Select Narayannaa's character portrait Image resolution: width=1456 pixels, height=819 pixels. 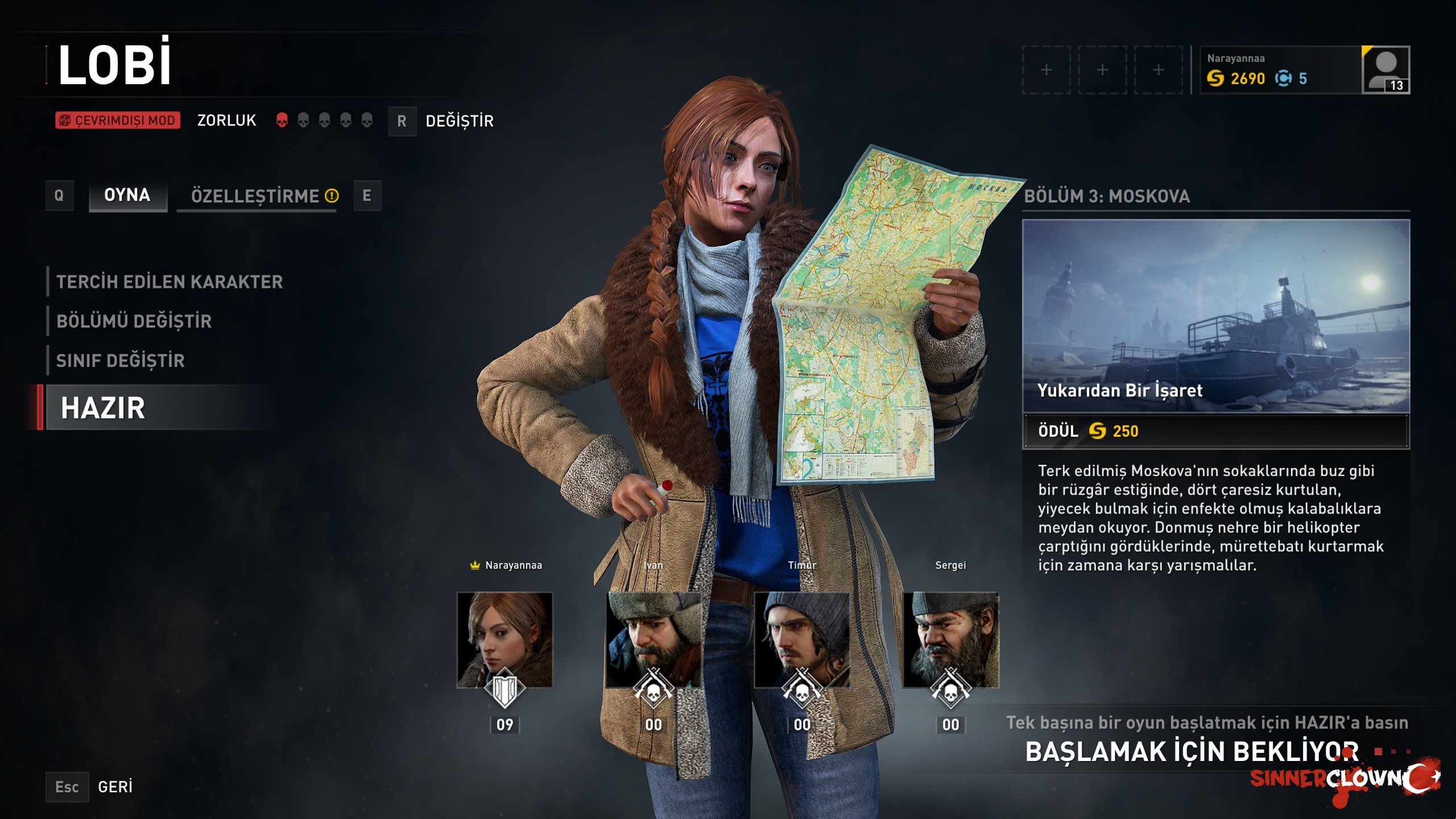click(x=504, y=640)
